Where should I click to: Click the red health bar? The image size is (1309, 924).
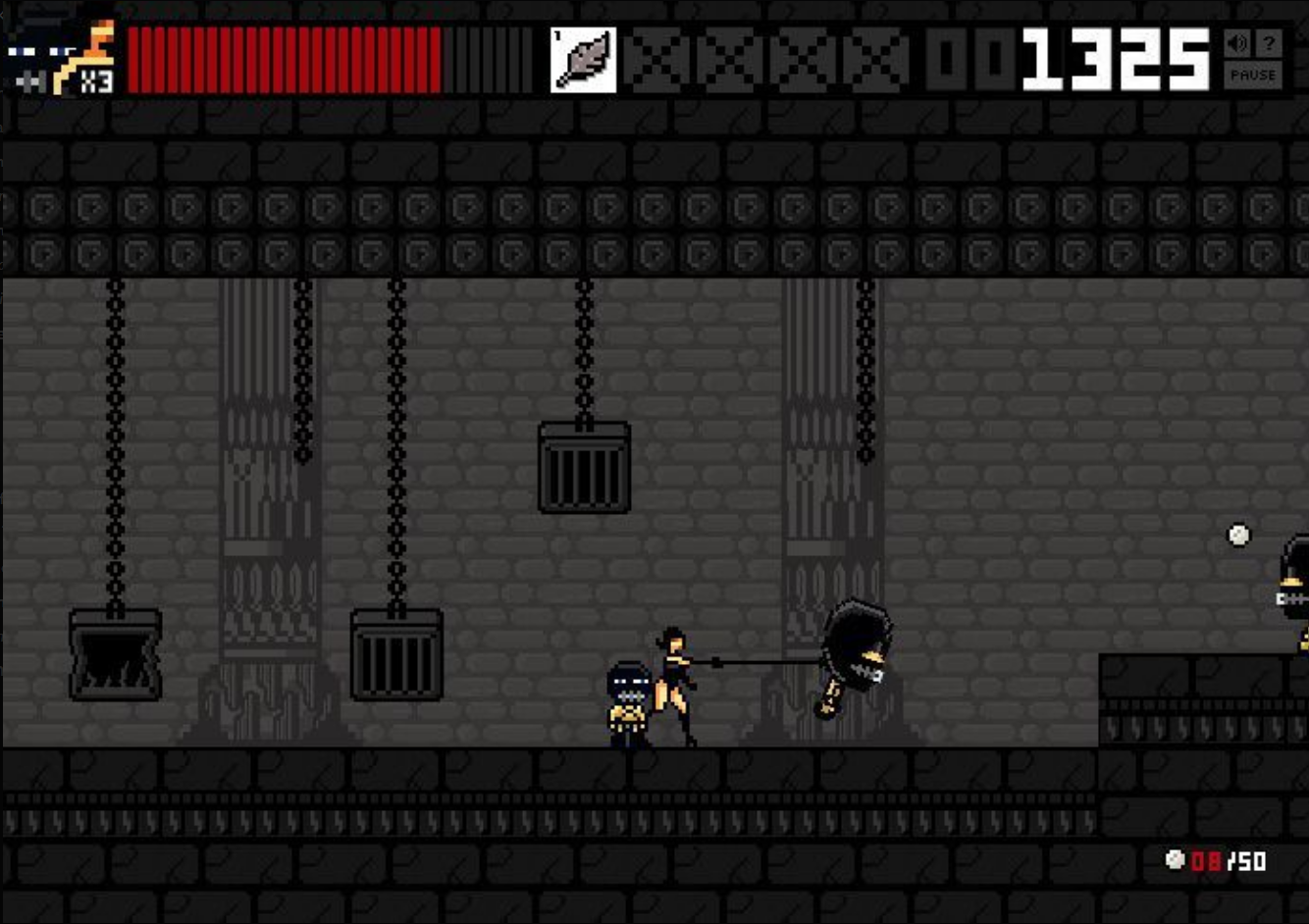pos(285,59)
